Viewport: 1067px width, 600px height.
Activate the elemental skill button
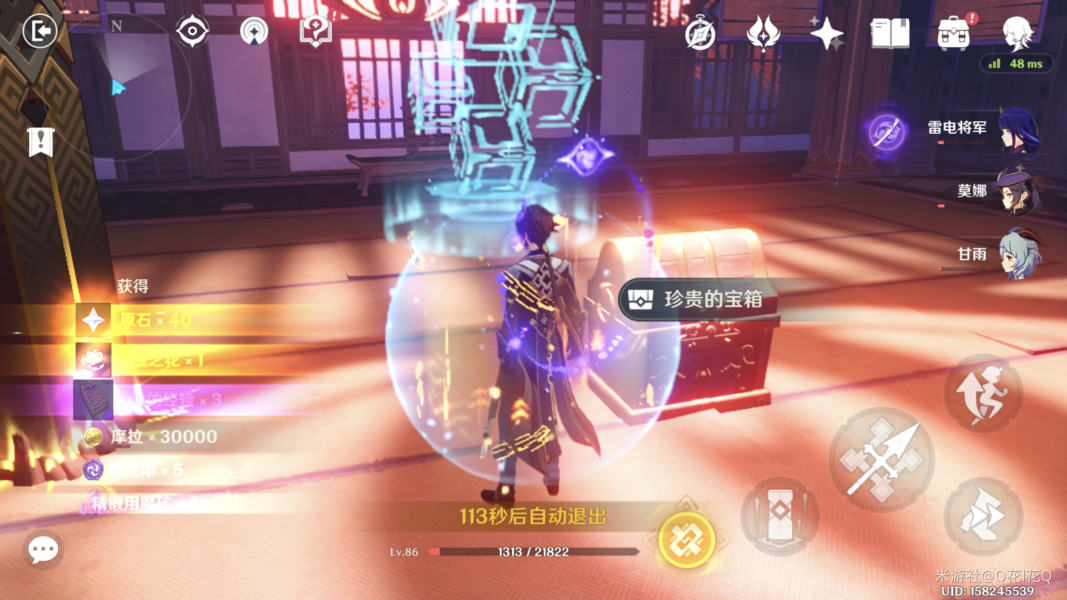coord(779,517)
